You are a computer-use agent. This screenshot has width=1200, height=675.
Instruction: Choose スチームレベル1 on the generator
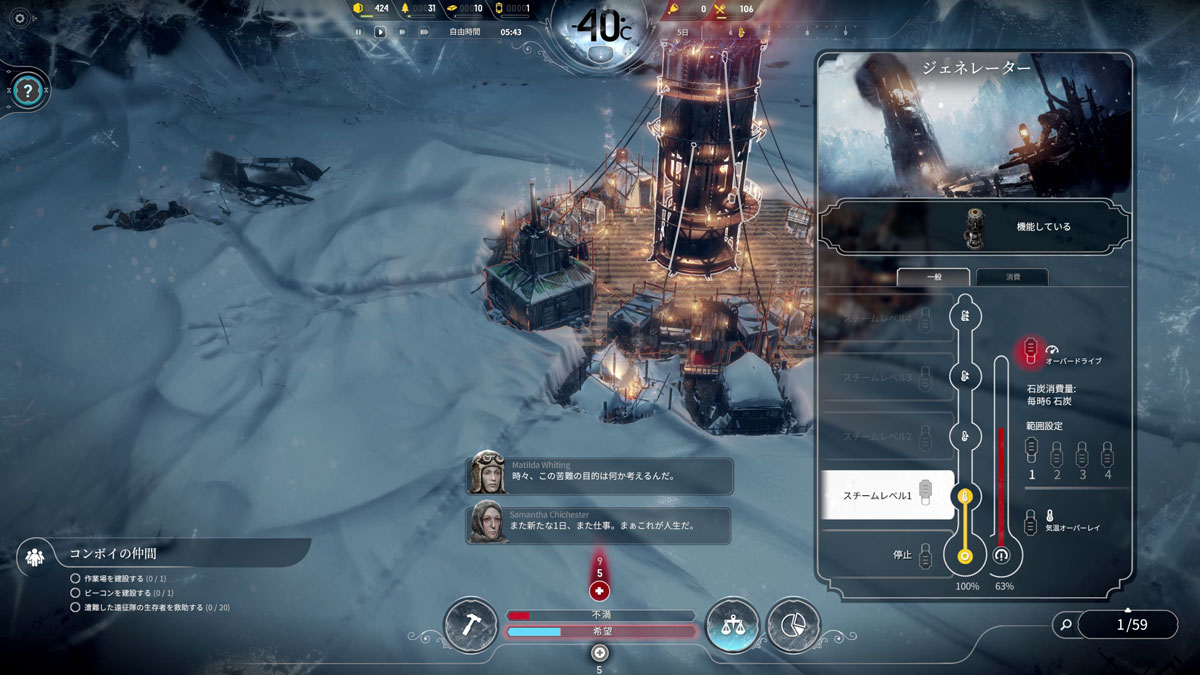tap(887, 494)
